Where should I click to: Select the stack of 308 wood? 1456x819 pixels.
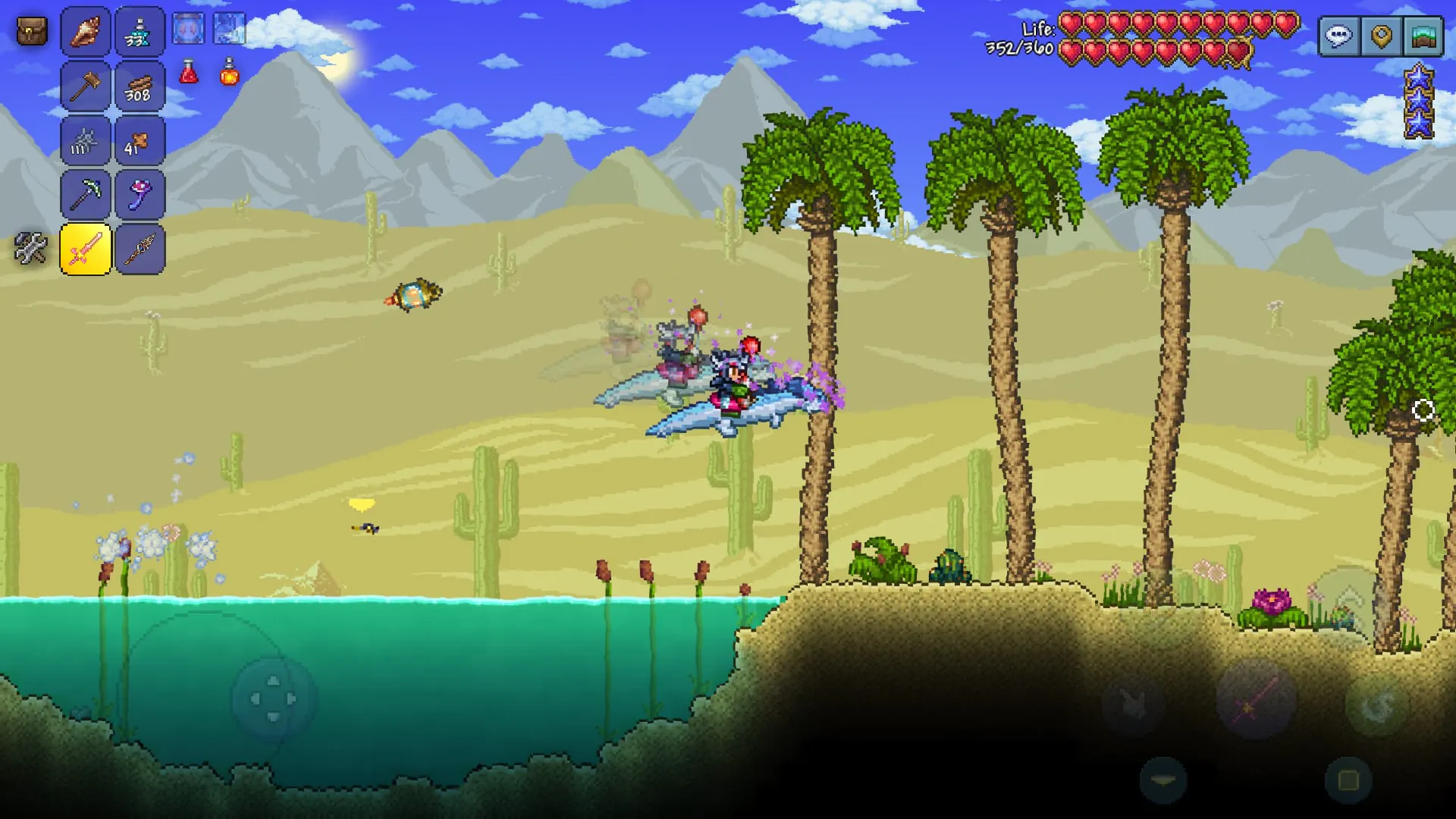coord(140,86)
